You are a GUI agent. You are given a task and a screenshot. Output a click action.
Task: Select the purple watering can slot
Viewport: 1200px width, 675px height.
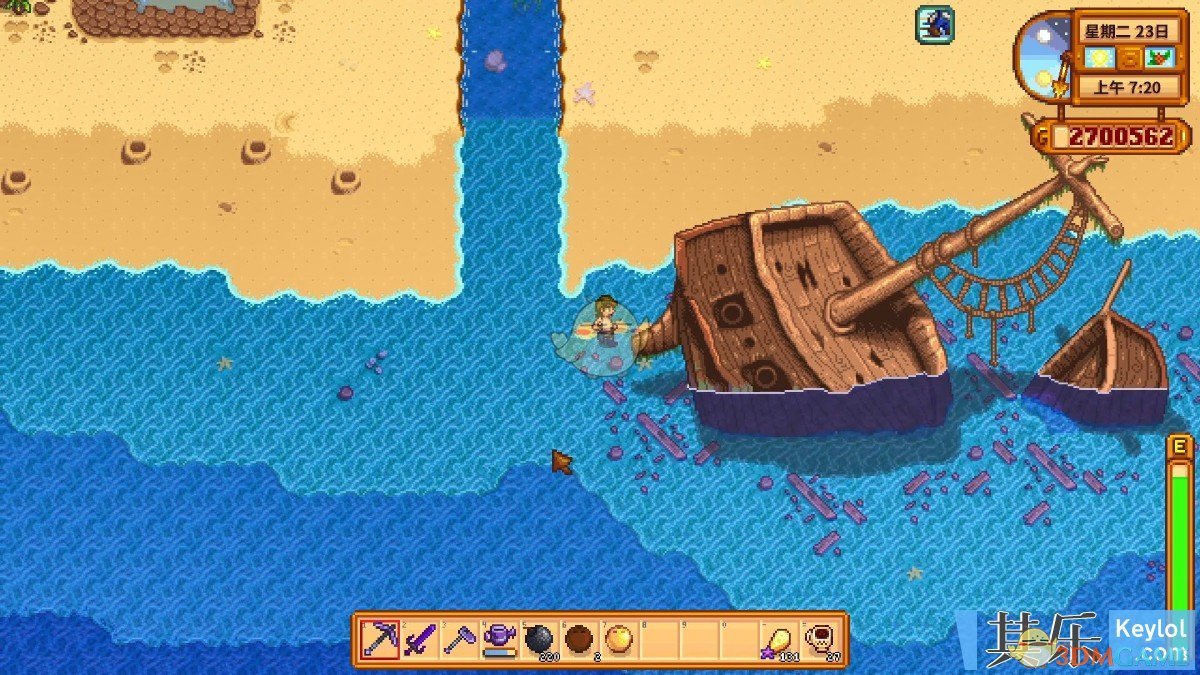tap(499, 639)
